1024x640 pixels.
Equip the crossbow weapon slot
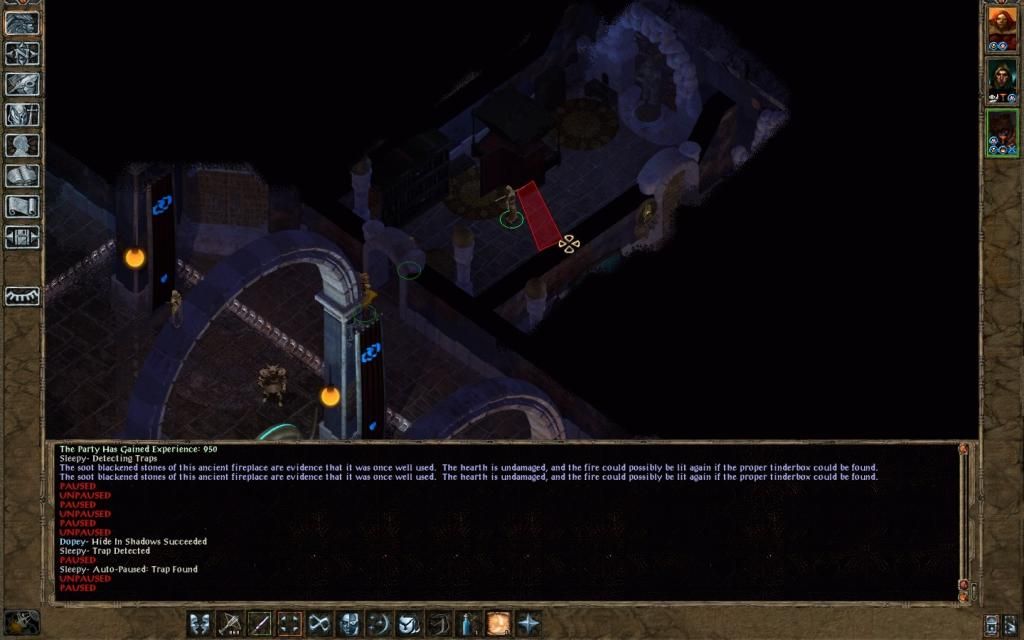point(231,624)
